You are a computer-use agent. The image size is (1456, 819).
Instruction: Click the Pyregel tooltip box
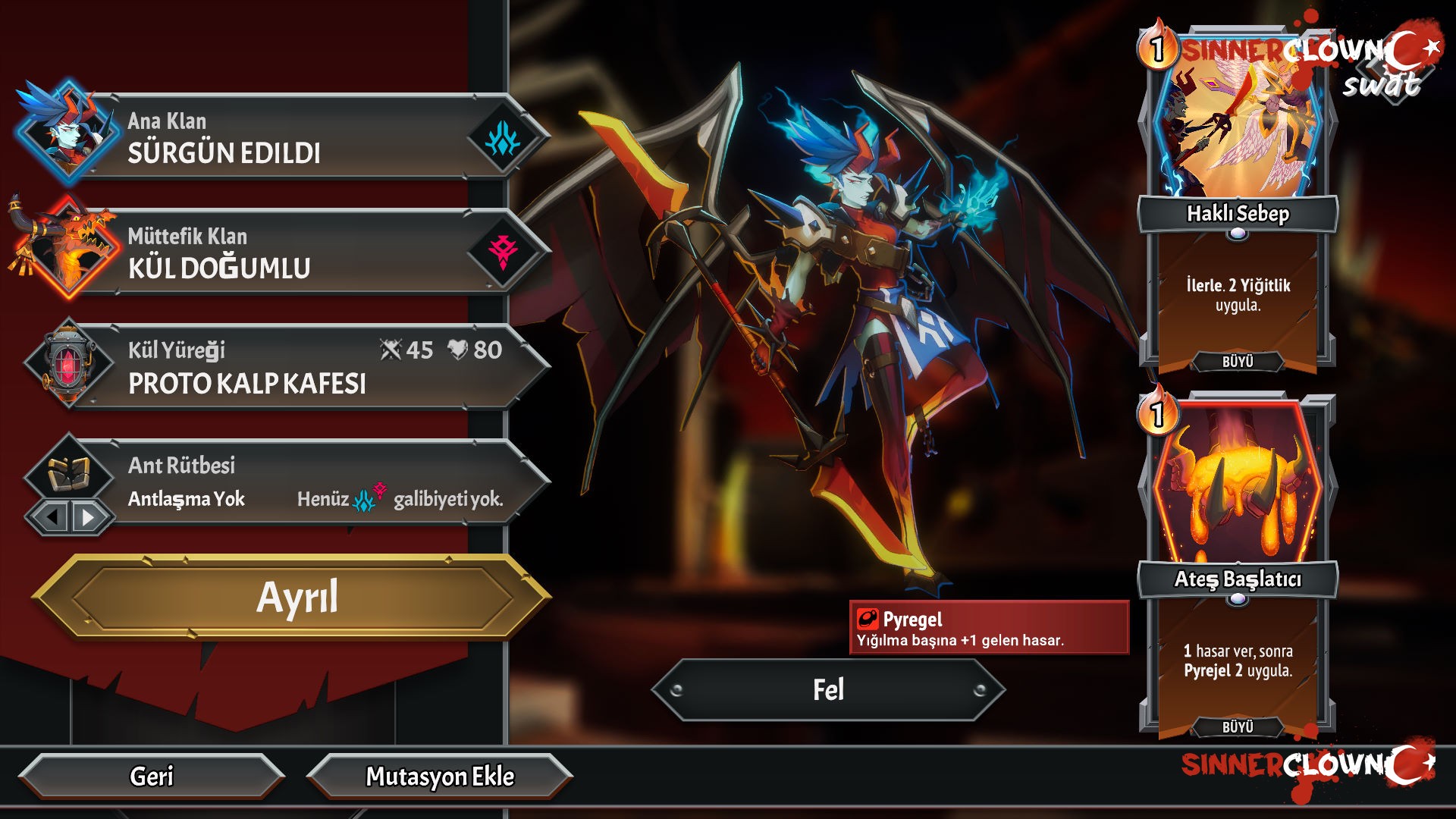(x=989, y=628)
